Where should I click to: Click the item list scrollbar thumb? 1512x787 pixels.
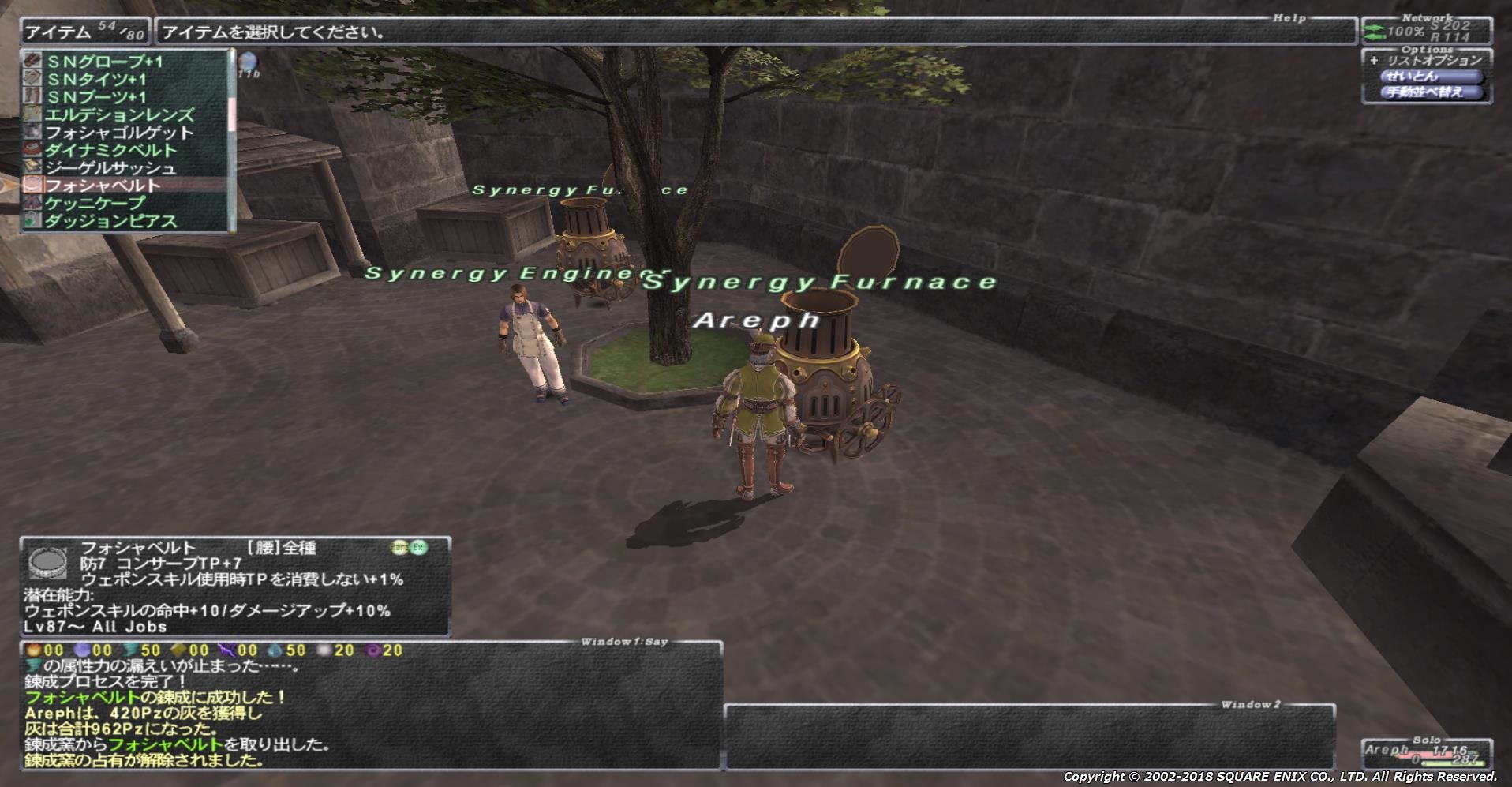232,114
